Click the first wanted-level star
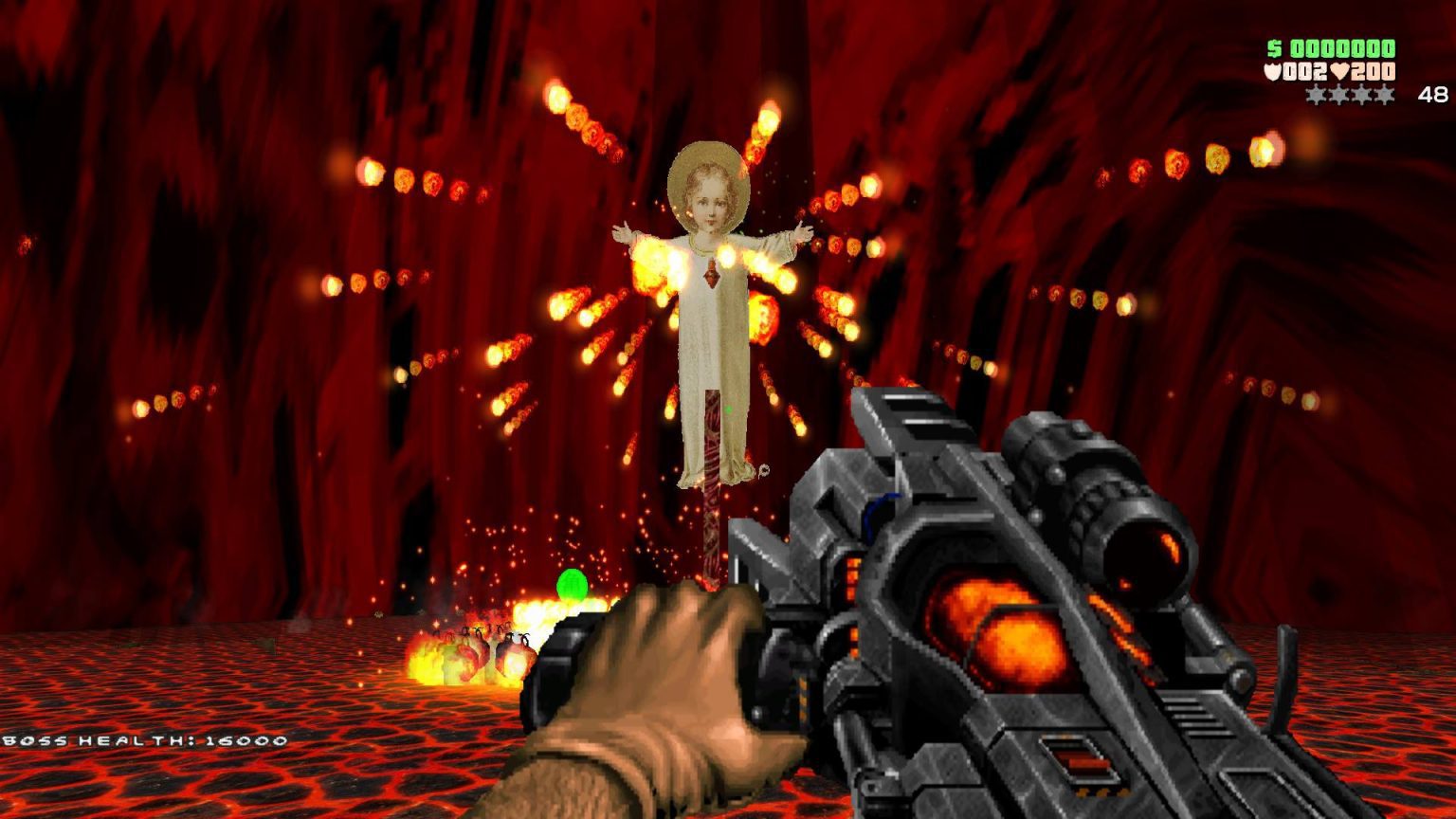Screen dimensions: 1456x819 coord(1317,95)
